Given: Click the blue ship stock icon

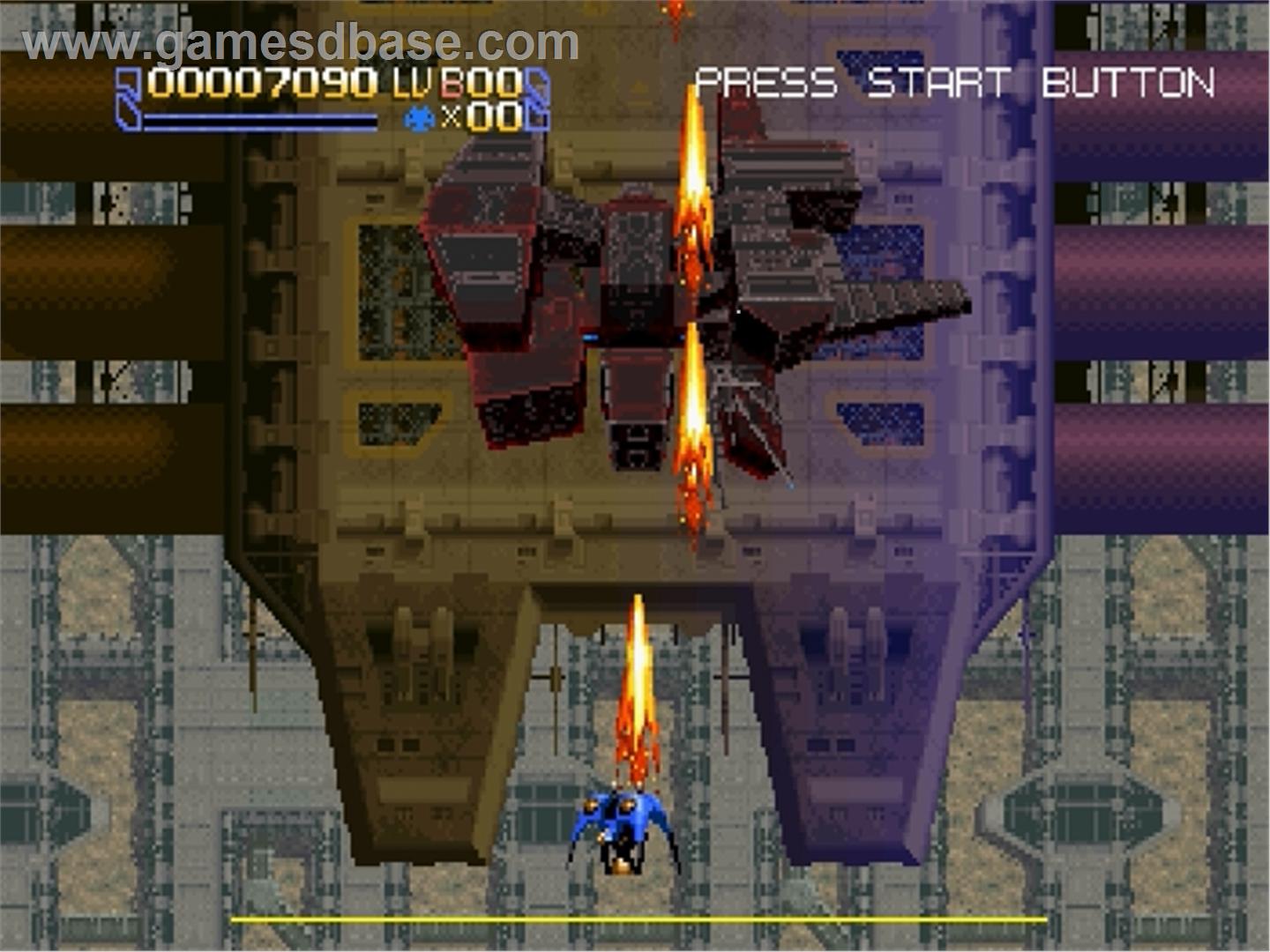Looking at the screenshot, I should 420,118.
